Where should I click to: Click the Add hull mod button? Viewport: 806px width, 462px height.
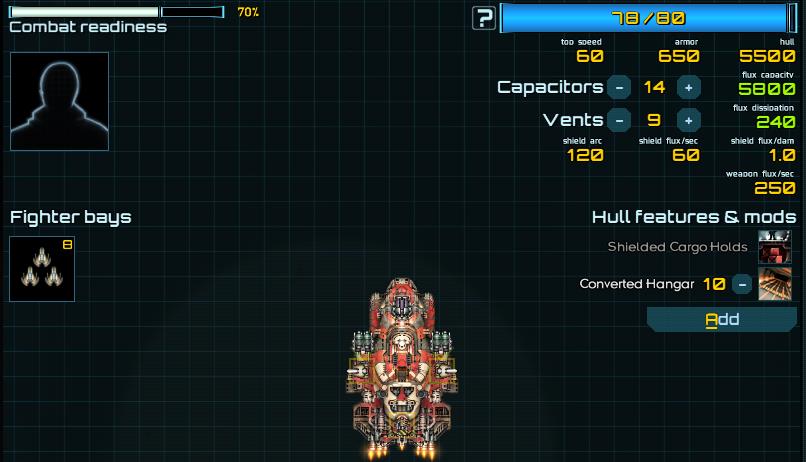pos(722,319)
